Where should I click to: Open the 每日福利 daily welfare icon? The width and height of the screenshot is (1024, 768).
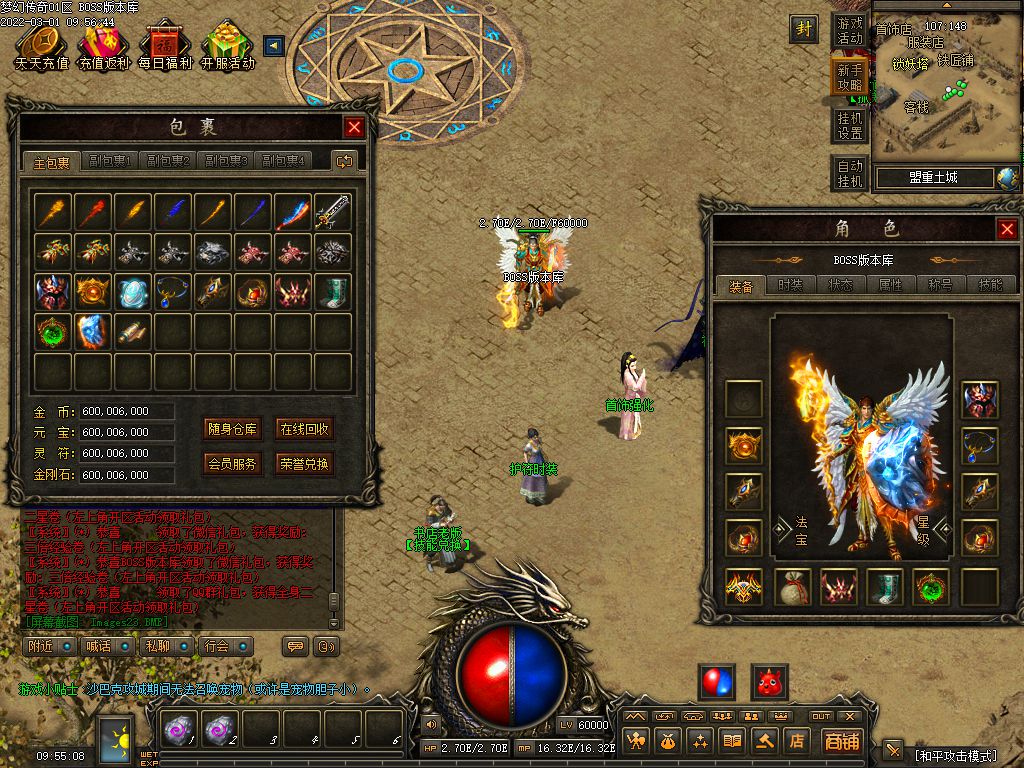point(164,47)
